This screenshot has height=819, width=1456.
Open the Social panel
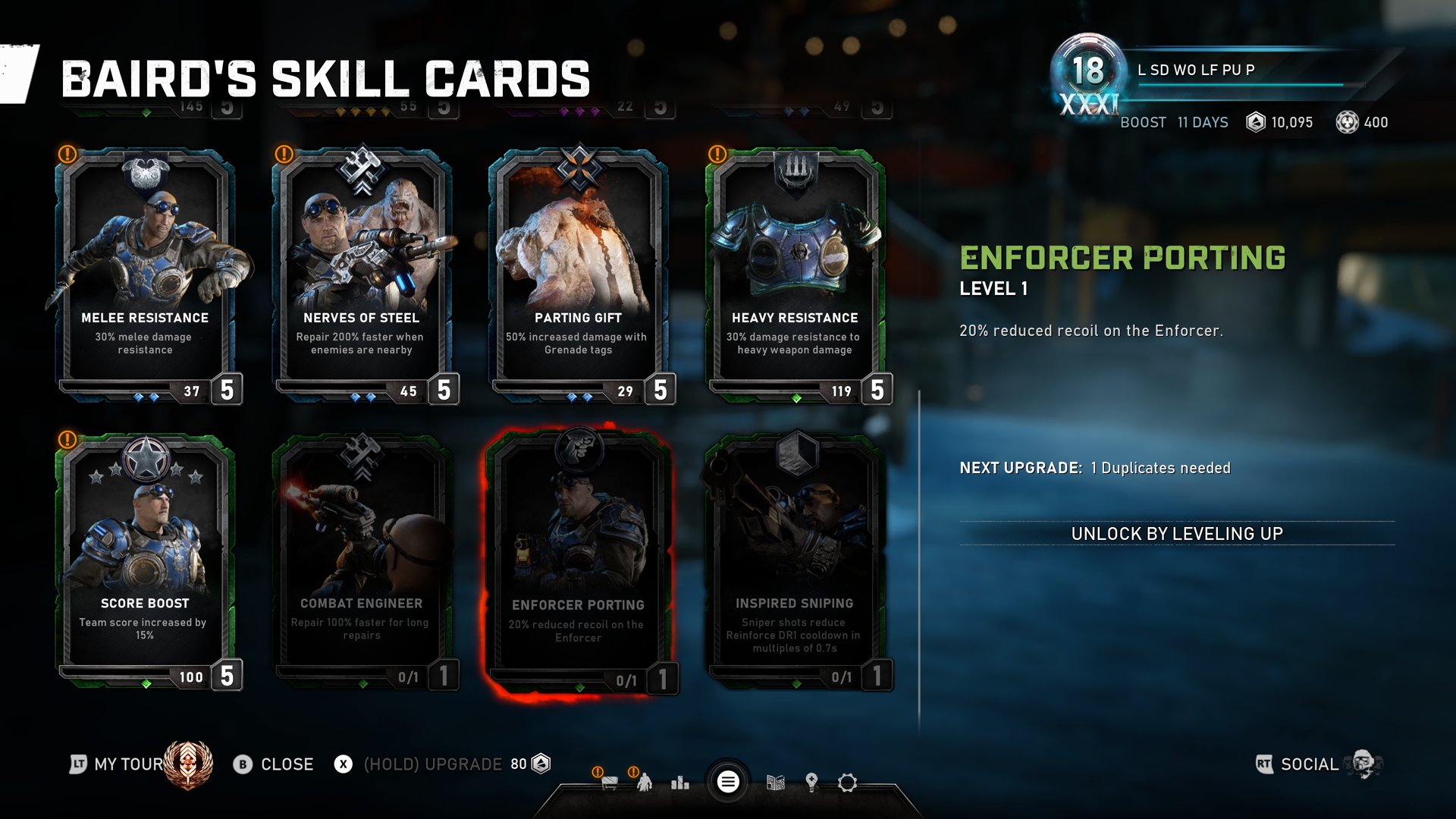coord(1309,764)
